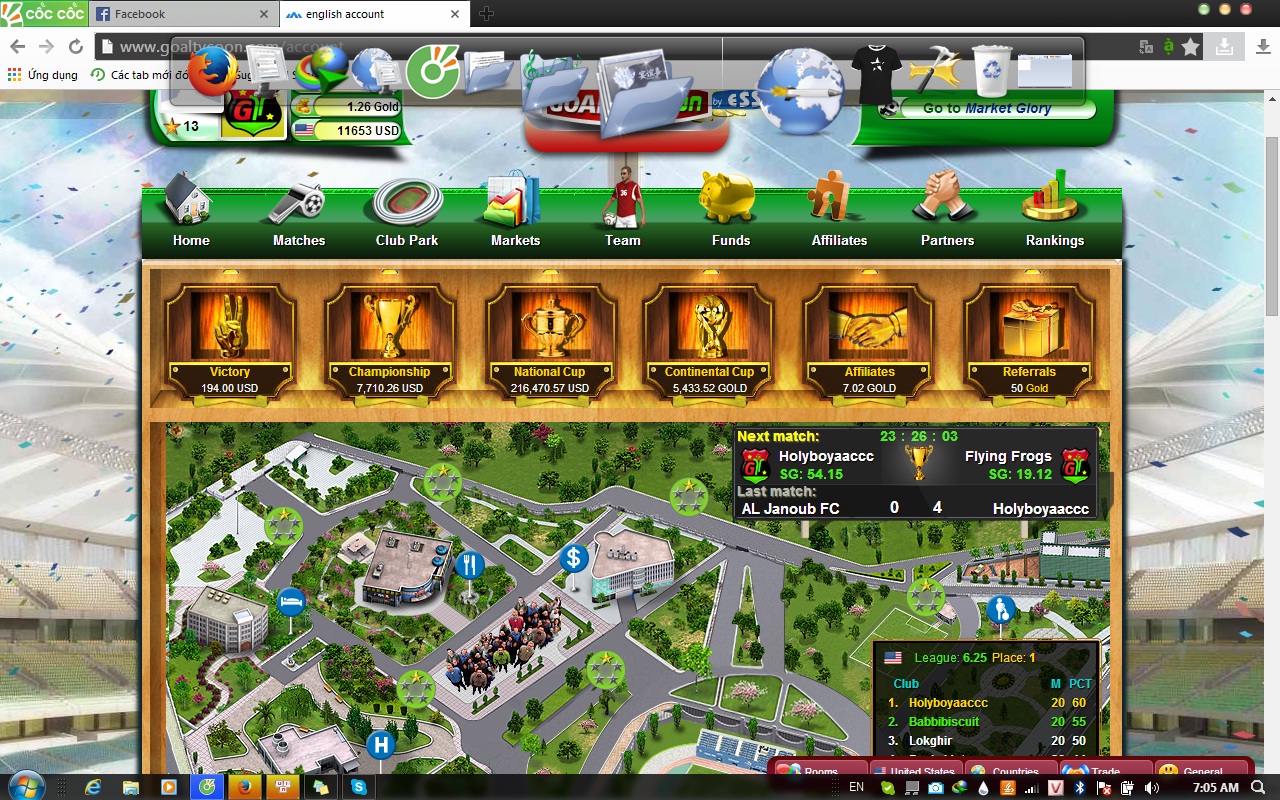Image resolution: width=1280 pixels, height=800 pixels.
Task: Open the Partners handshake menu
Action: coord(947,215)
